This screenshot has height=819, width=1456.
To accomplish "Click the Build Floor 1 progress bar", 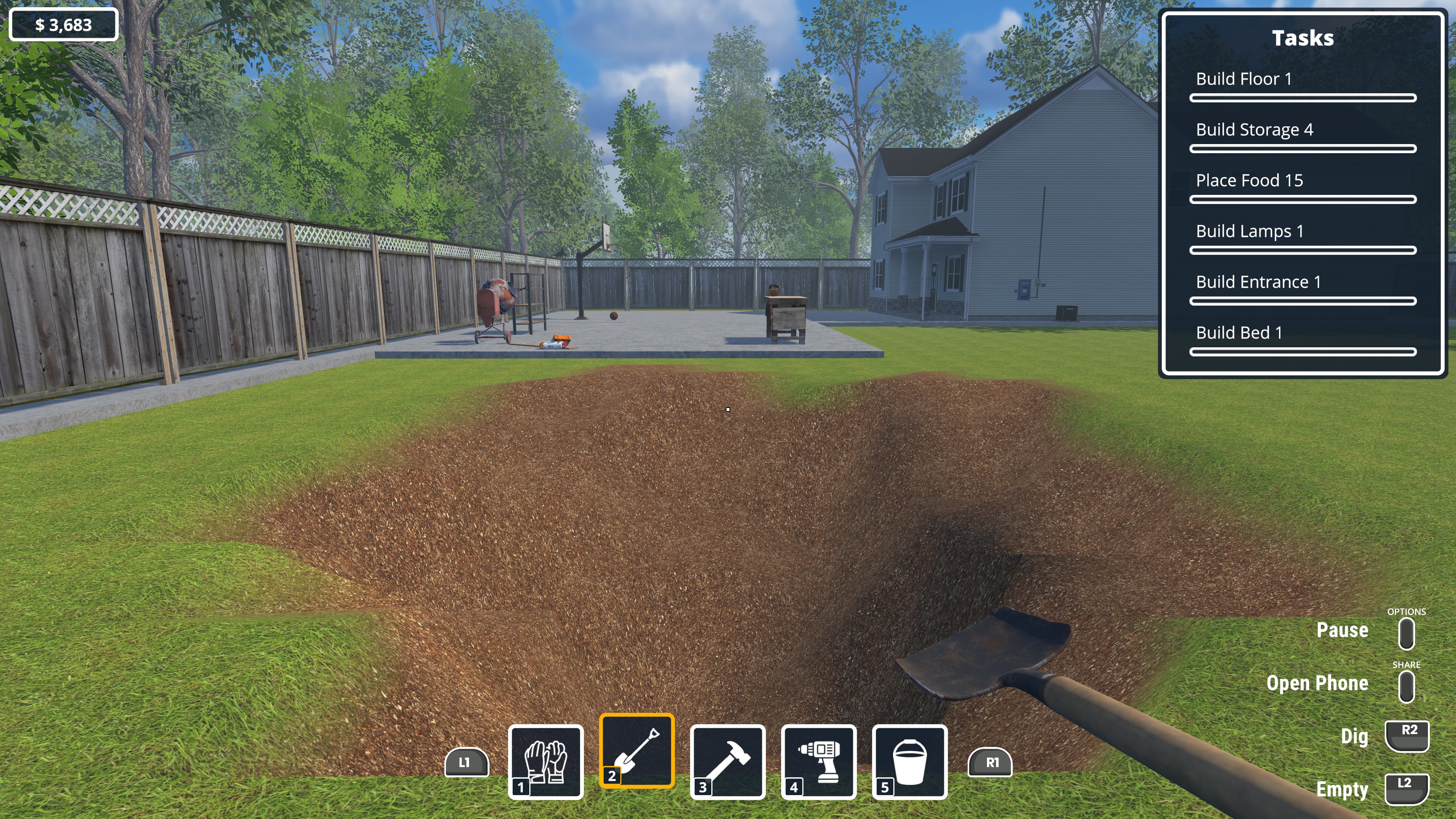I will [x=1303, y=98].
